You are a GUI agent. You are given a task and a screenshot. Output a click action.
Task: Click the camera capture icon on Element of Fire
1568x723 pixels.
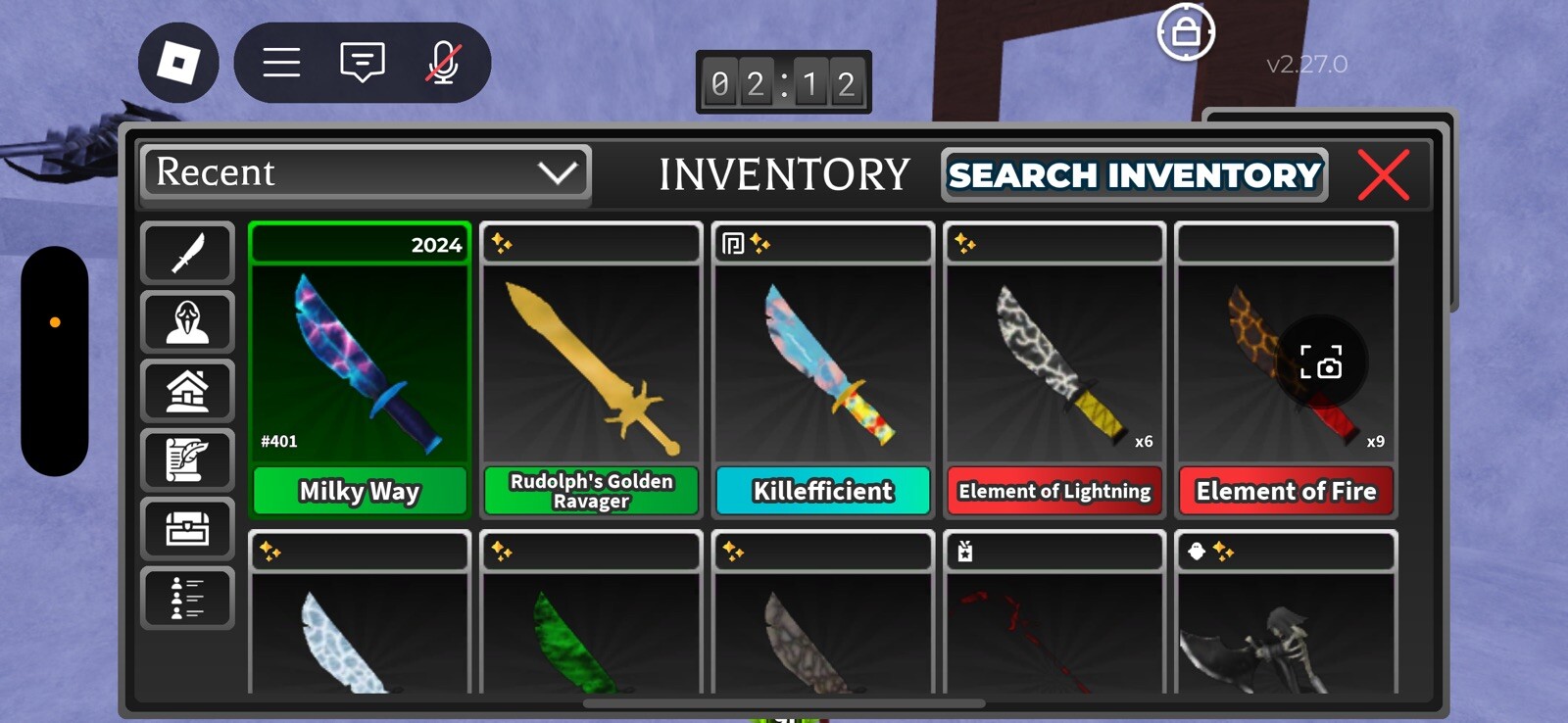tap(1325, 367)
